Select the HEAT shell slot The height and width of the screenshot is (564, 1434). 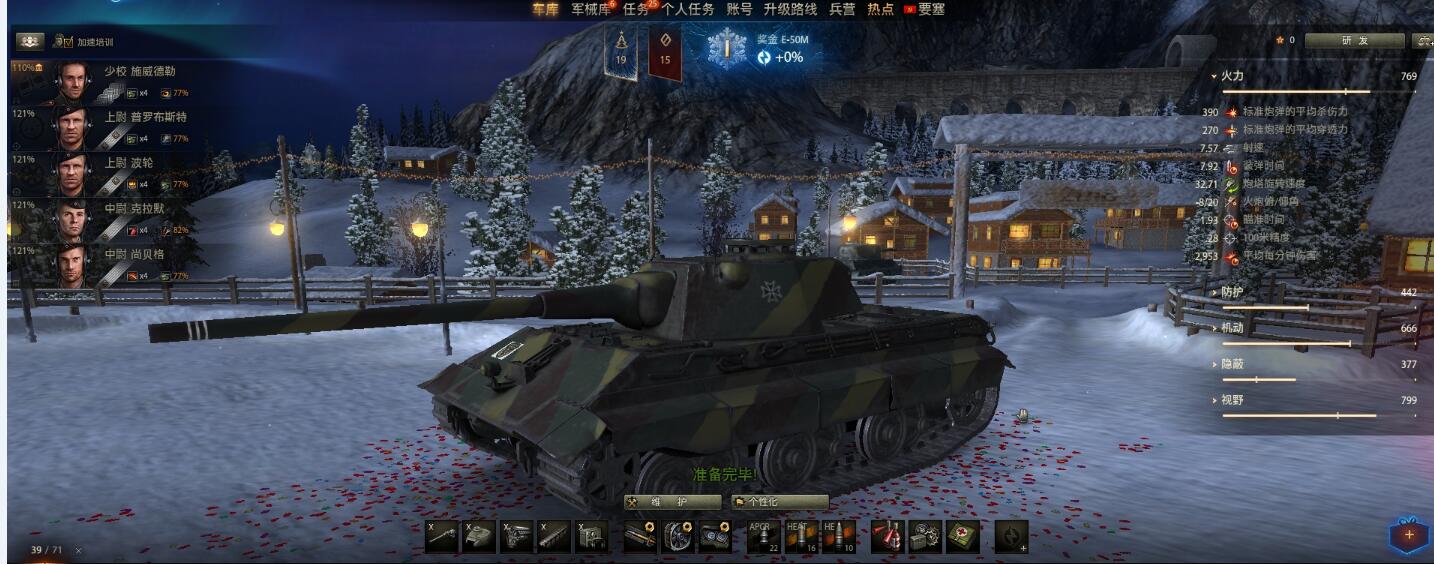point(800,536)
